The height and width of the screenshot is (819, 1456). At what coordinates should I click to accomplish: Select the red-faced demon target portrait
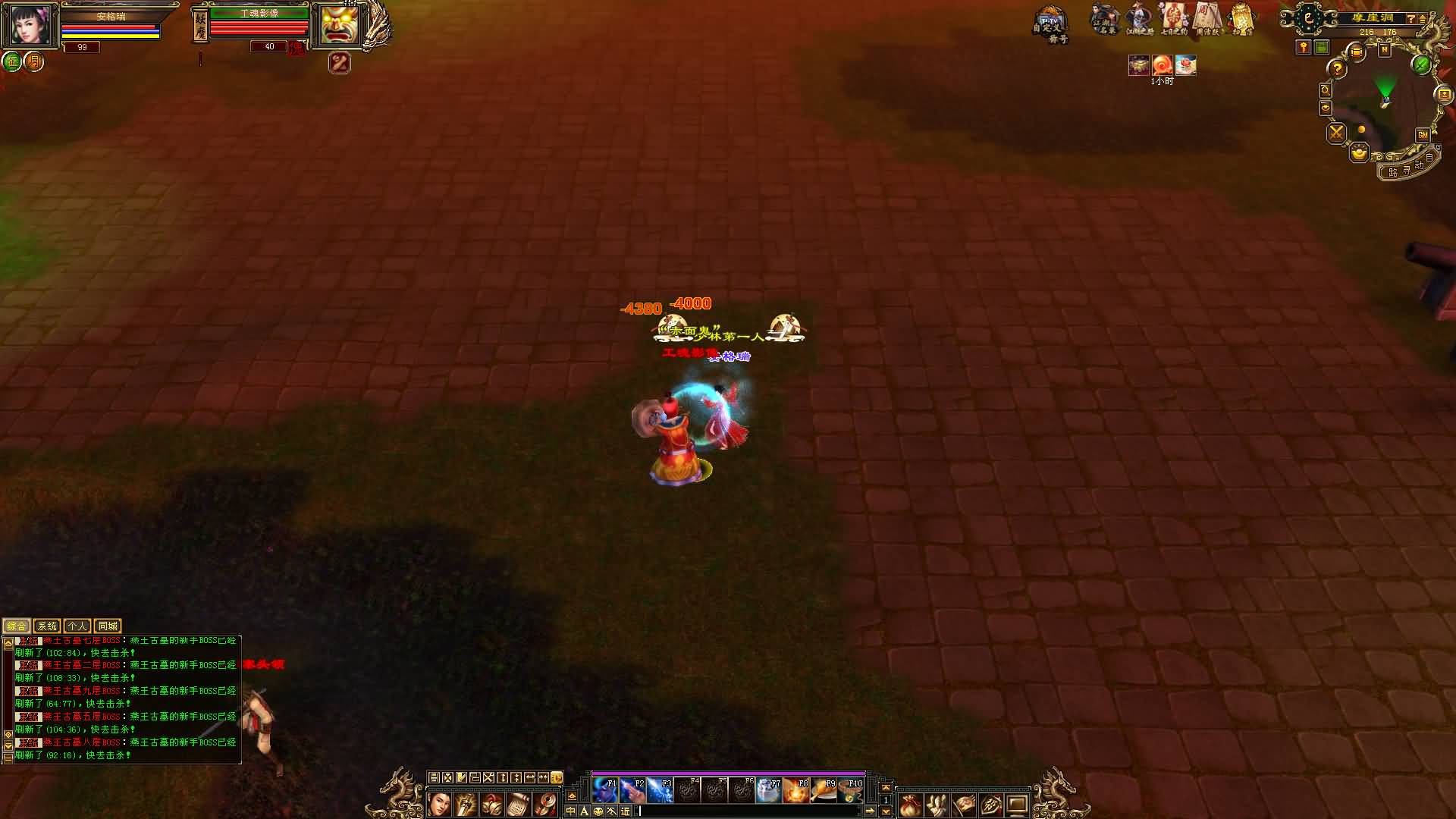coord(339,27)
